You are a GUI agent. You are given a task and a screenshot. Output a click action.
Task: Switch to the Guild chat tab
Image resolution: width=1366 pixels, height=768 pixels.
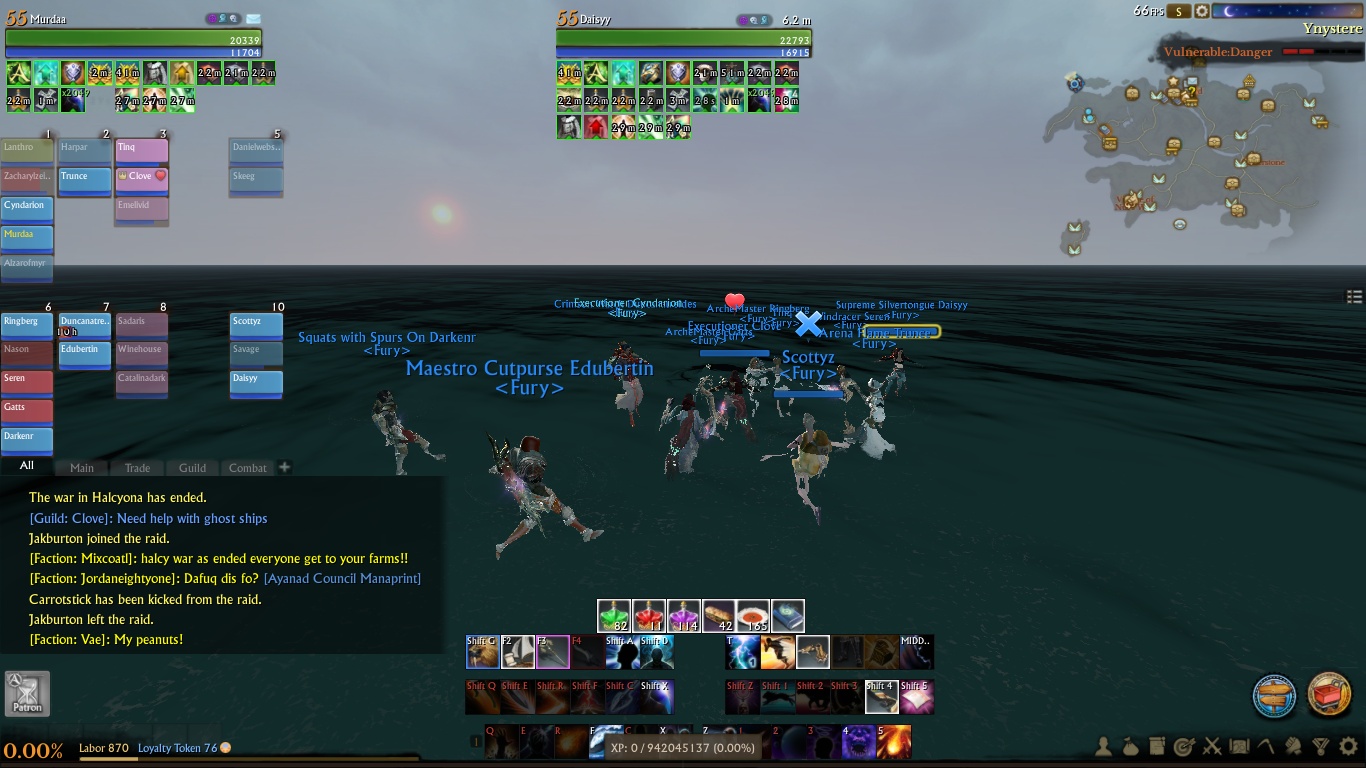pyautogui.click(x=192, y=467)
